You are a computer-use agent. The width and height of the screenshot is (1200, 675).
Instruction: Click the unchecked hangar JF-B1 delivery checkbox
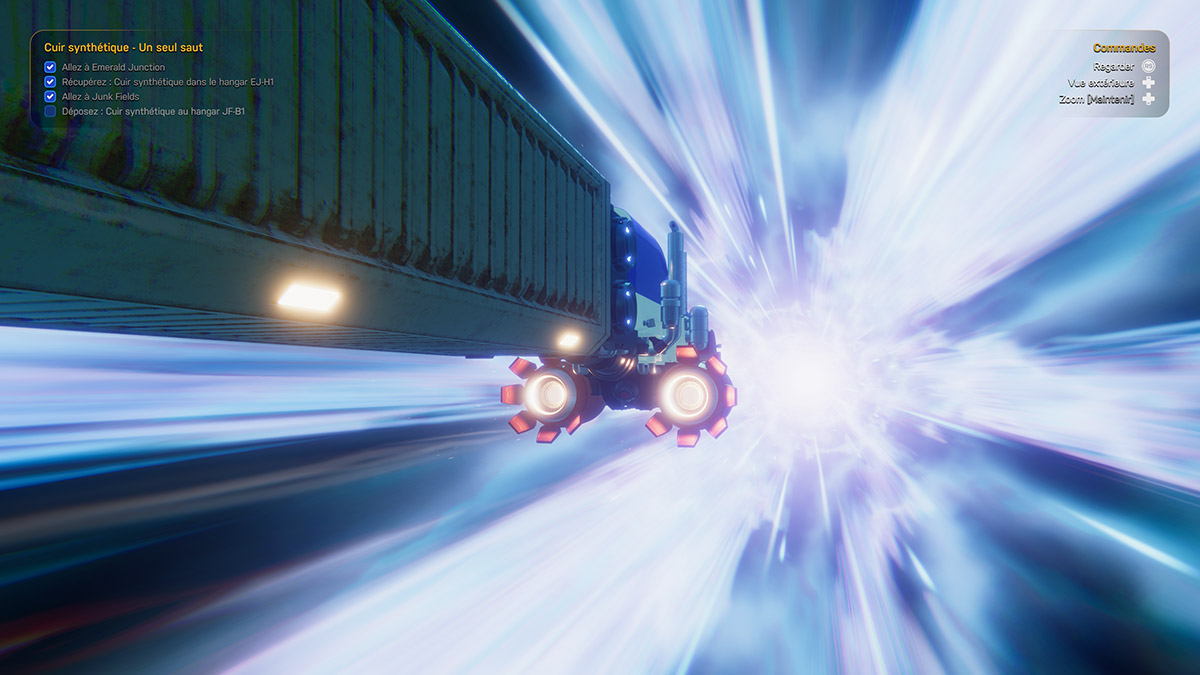click(x=50, y=111)
